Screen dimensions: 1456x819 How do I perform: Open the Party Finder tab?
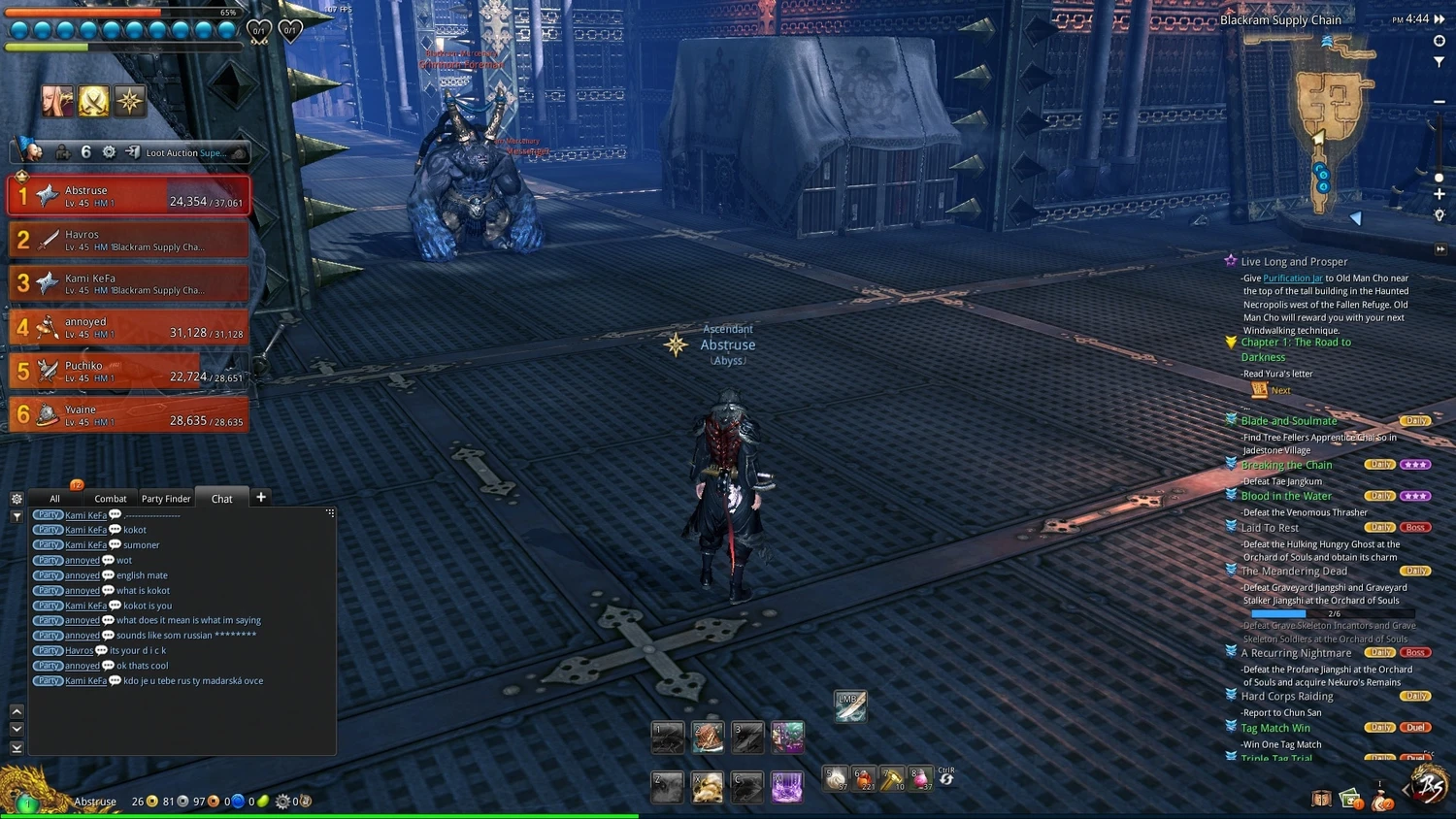click(x=166, y=499)
